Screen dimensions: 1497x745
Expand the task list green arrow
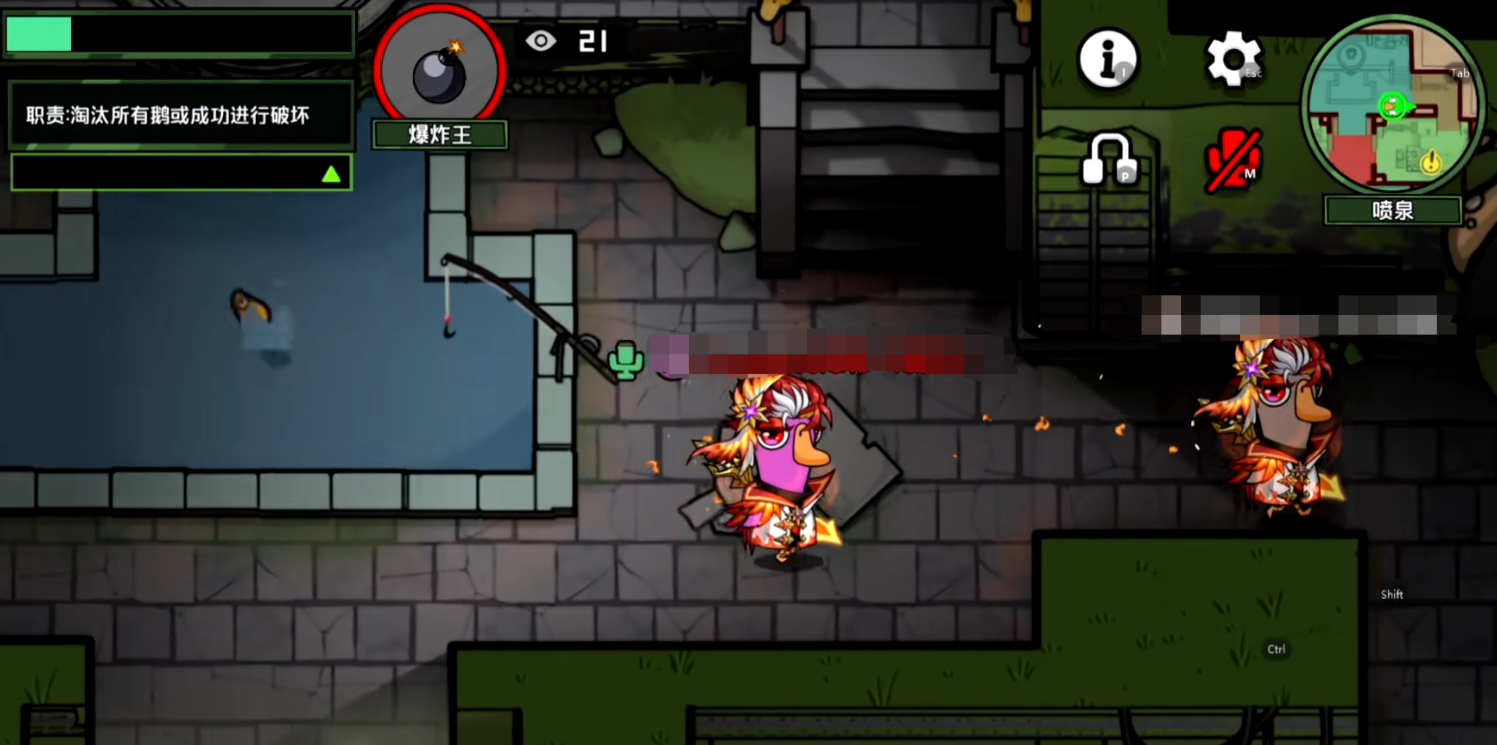331,174
